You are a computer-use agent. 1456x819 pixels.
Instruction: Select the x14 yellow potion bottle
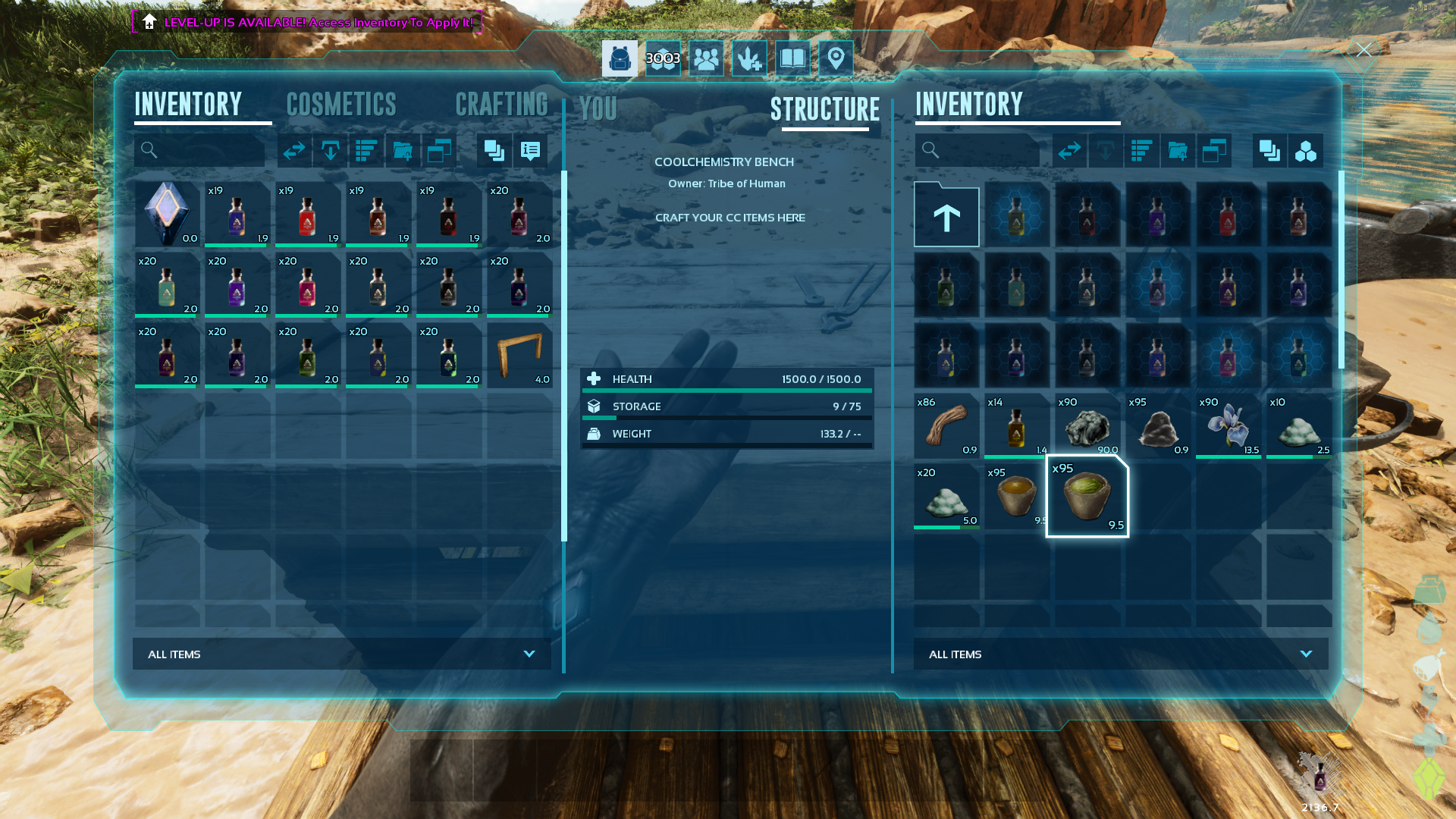pos(1017,425)
